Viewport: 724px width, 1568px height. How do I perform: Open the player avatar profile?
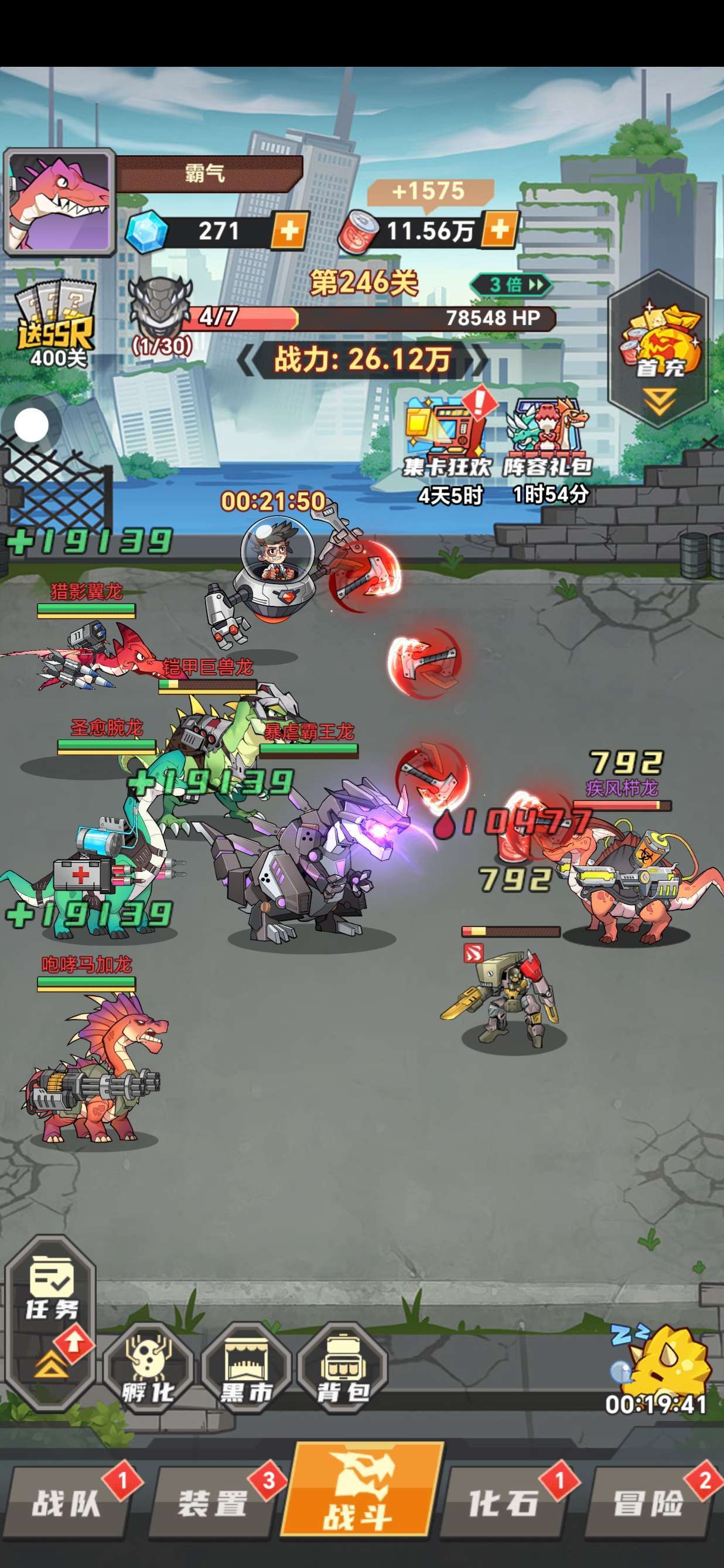(59, 202)
